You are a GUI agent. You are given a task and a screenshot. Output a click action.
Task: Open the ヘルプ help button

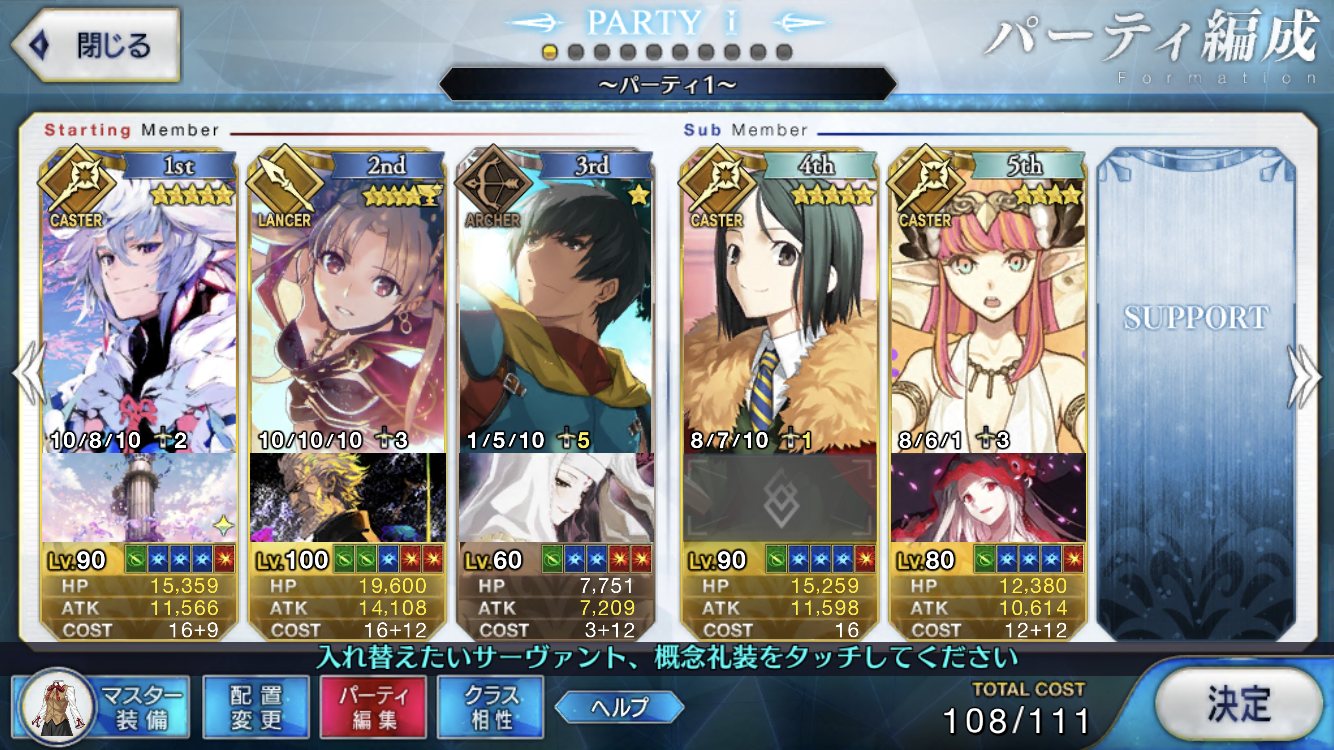point(619,707)
